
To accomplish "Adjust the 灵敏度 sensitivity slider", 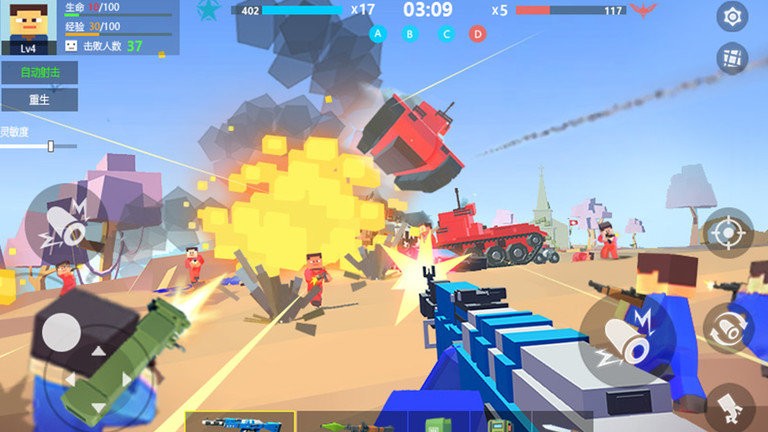I will coord(50,146).
